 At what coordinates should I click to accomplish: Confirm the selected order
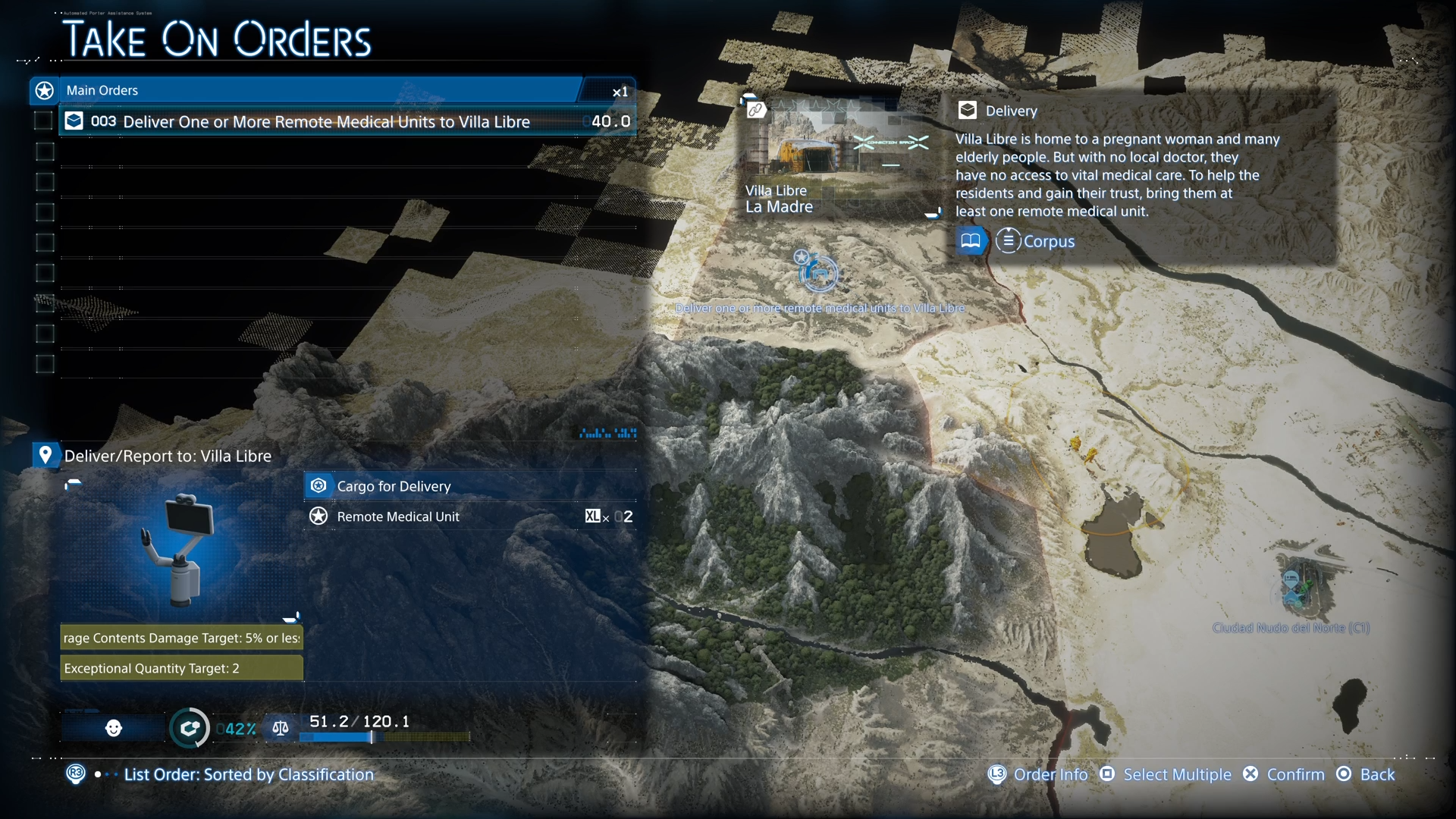pyautogui.click(x=1294, y=774)
